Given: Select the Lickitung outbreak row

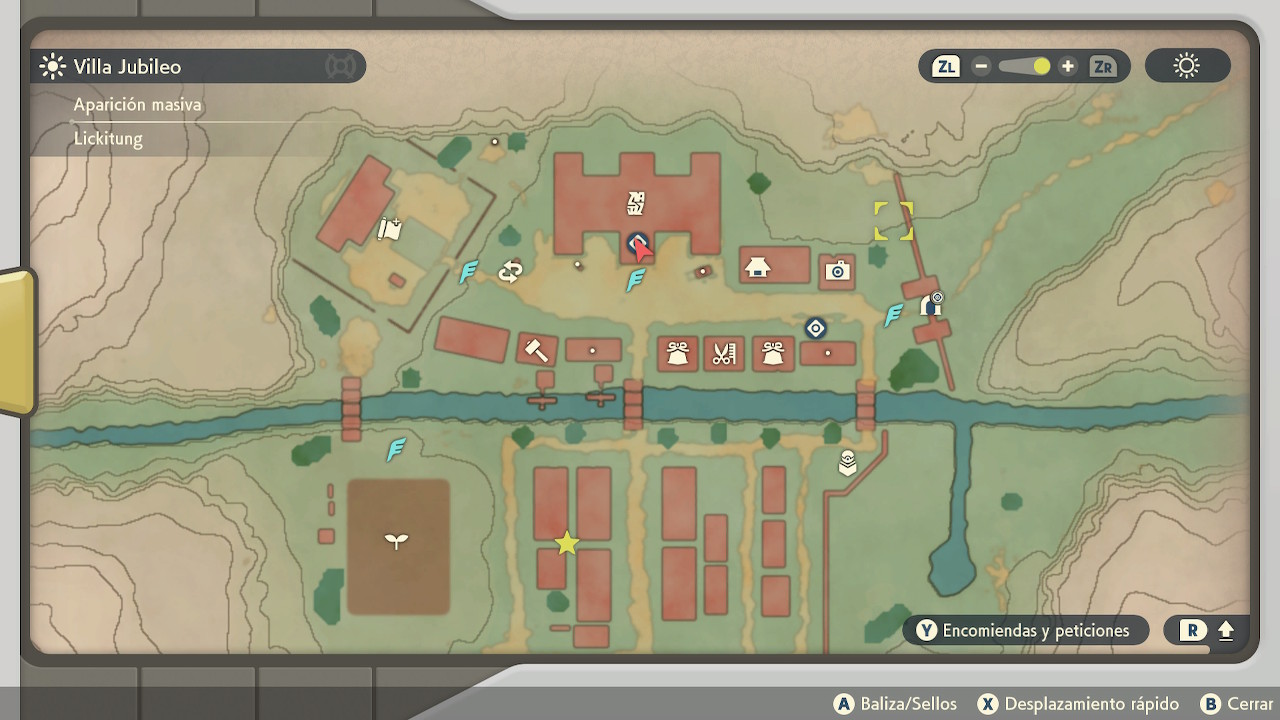Looking at the screenshot, I should [x=108, y=139].
